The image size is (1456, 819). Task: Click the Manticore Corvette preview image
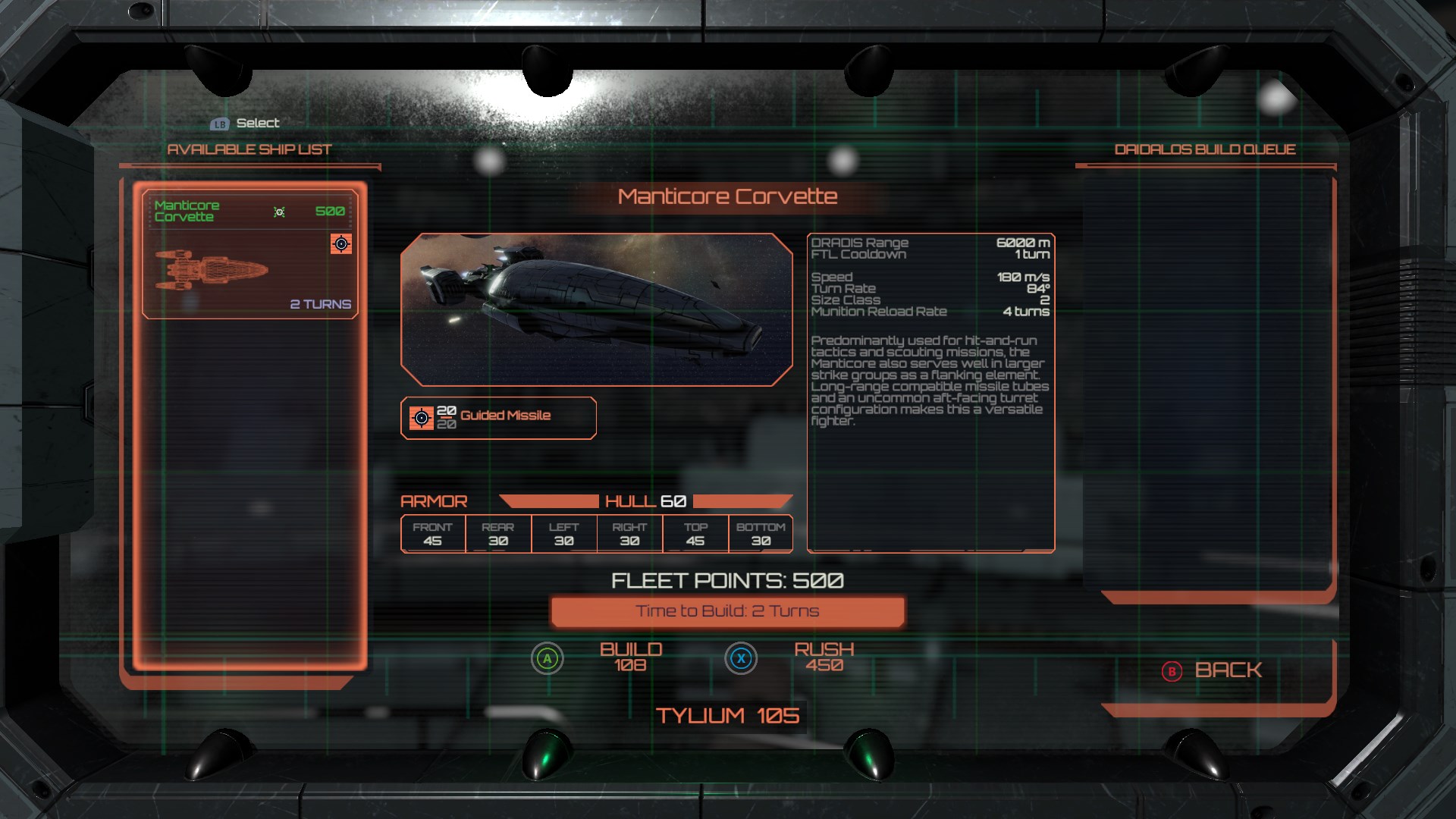(x=596, y=309)
